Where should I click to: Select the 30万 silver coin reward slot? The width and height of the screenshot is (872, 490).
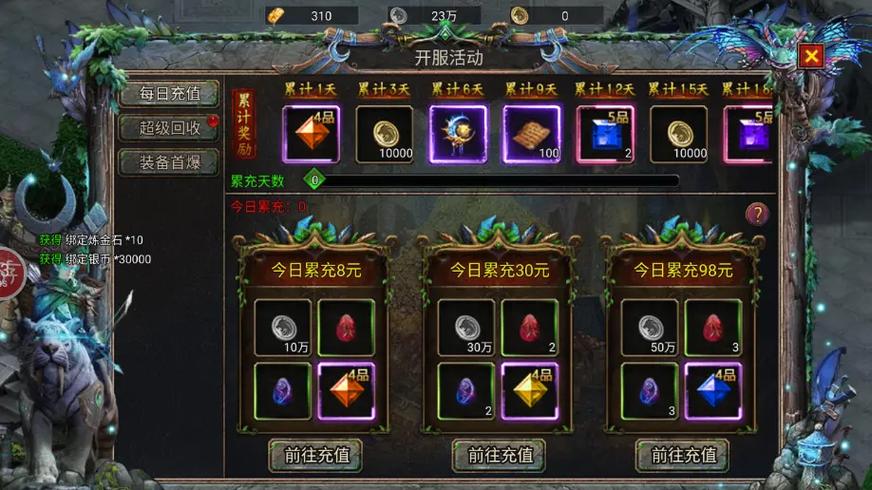point(466,327)
